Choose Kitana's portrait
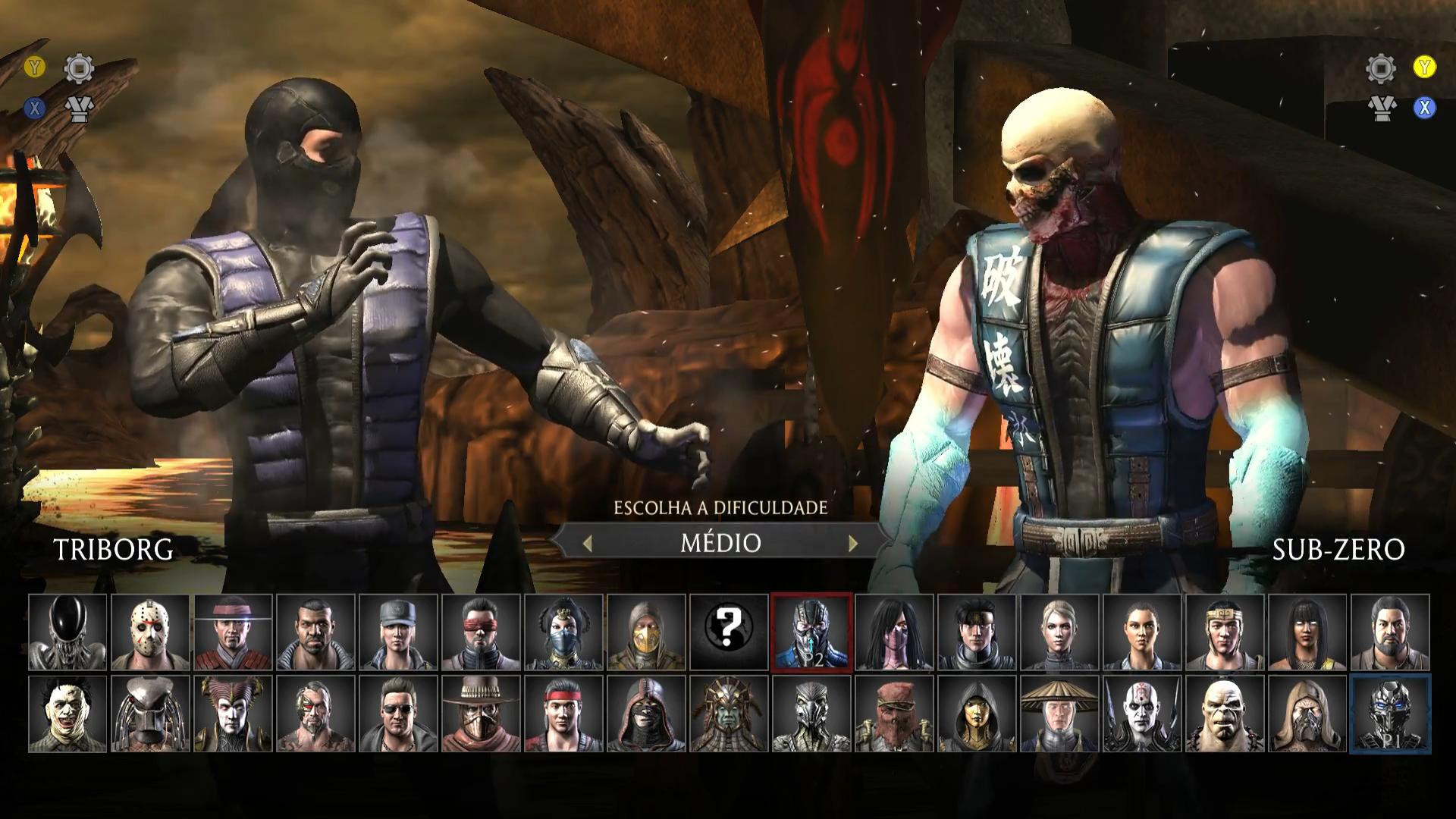Viewport: 1456px width, 819px height. pyautogui.click(x=563, y=632)
